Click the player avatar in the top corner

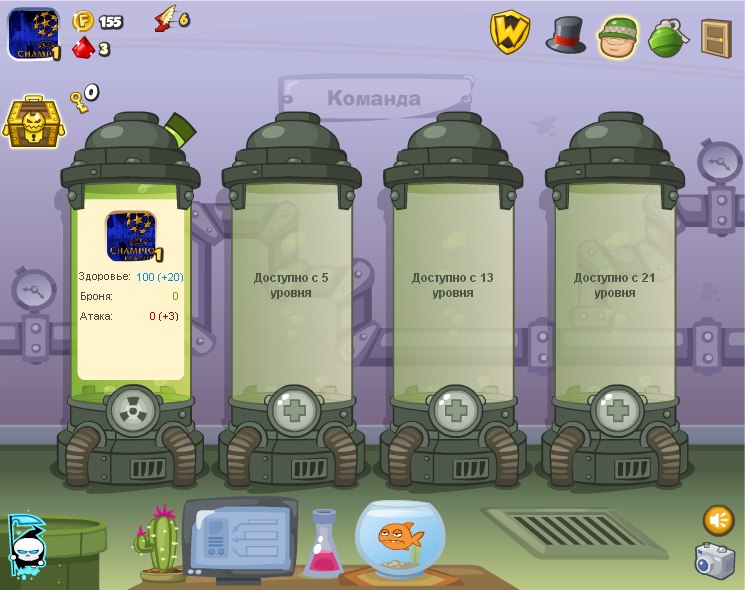tap(33, 34)
